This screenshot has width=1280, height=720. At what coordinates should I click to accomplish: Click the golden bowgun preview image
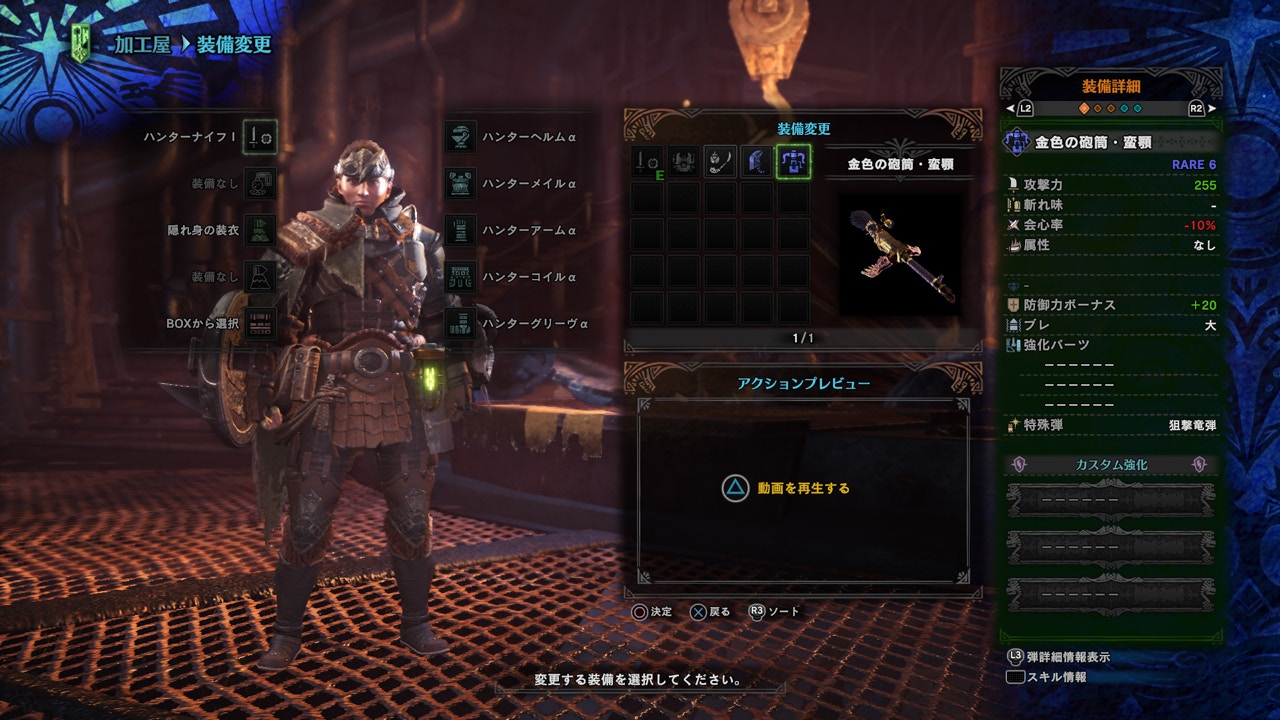tap(899, 254)
